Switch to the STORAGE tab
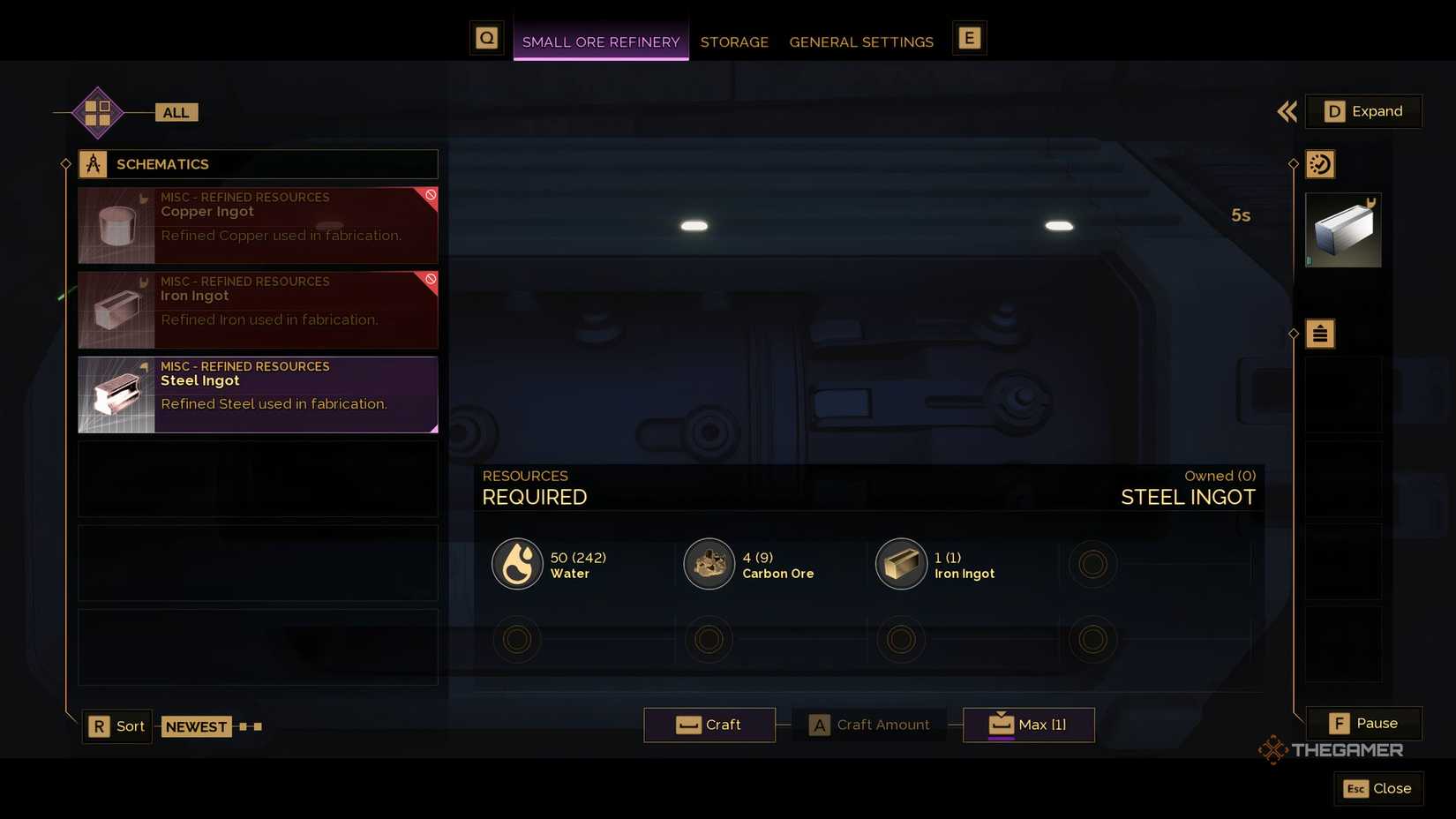 click(x=734, y=41)
